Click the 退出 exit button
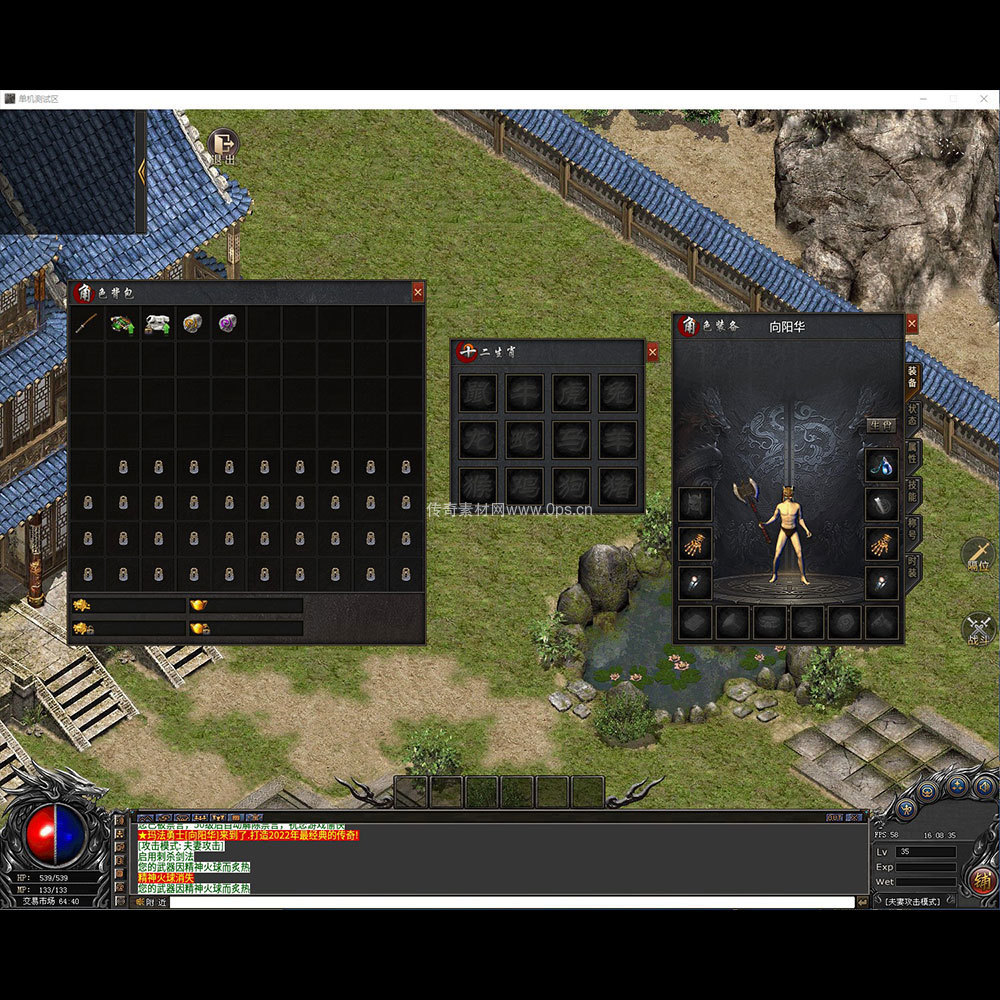Screen dimensions: 1000x1000 point(223,147)
